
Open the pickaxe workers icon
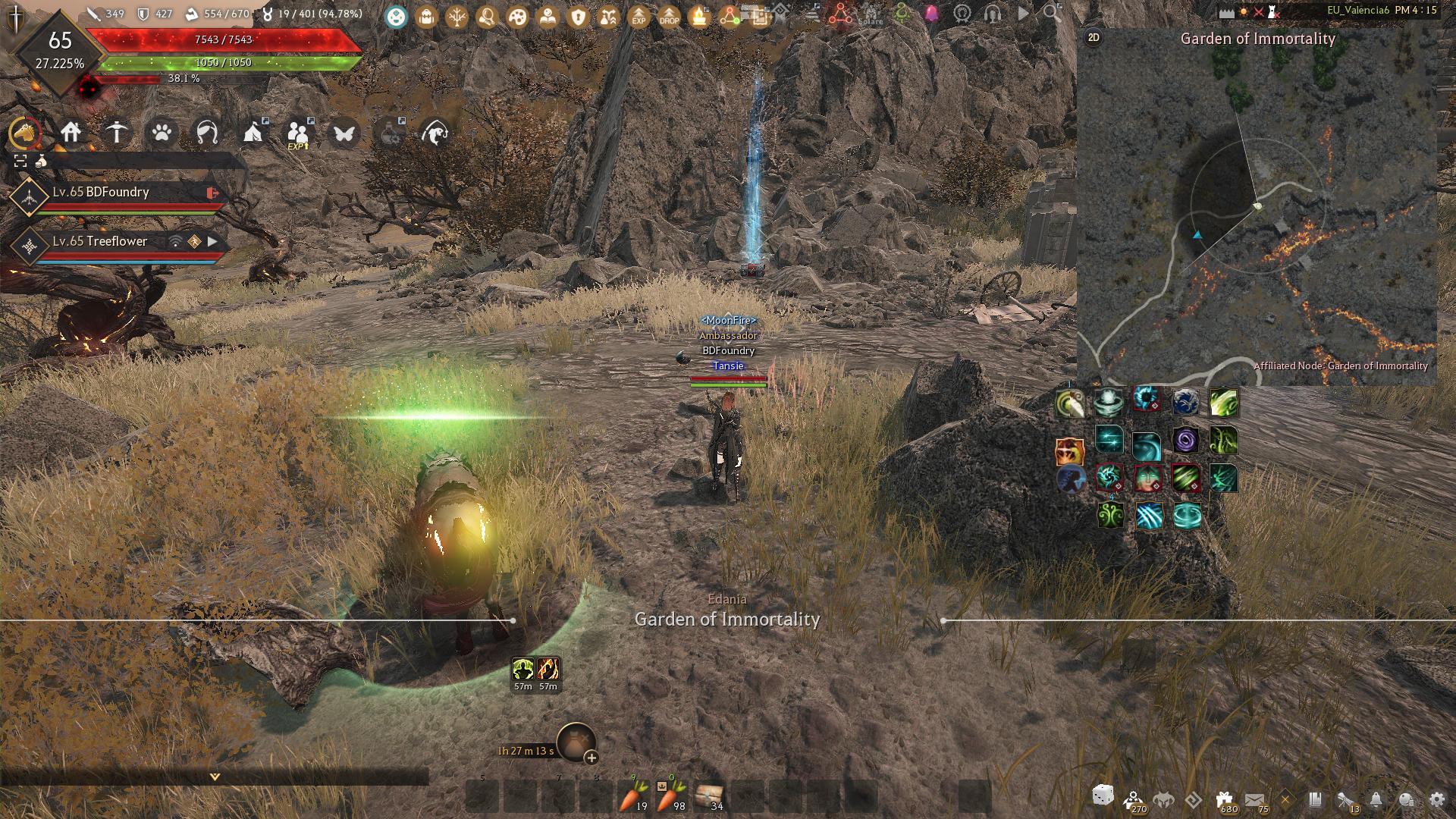point(116,133)
